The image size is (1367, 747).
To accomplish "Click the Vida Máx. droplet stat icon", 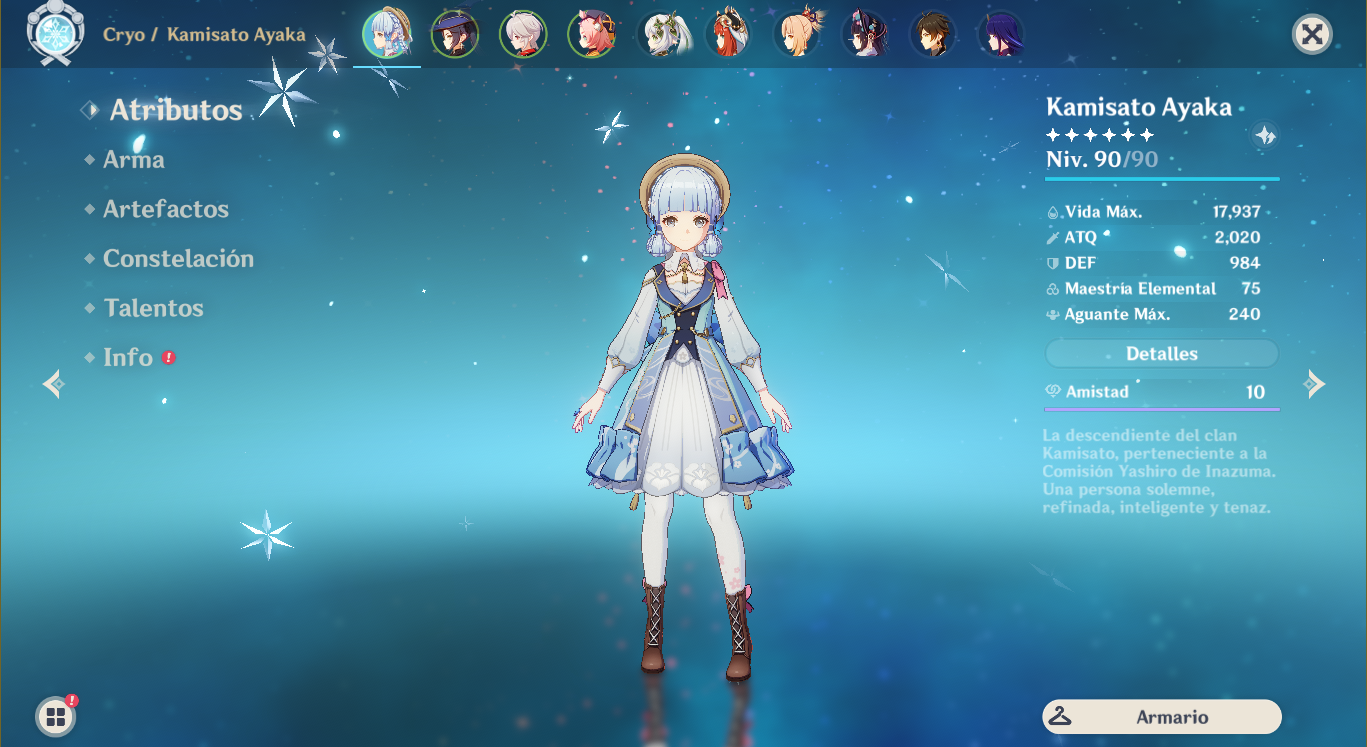I will click(x=1054, y=211).
